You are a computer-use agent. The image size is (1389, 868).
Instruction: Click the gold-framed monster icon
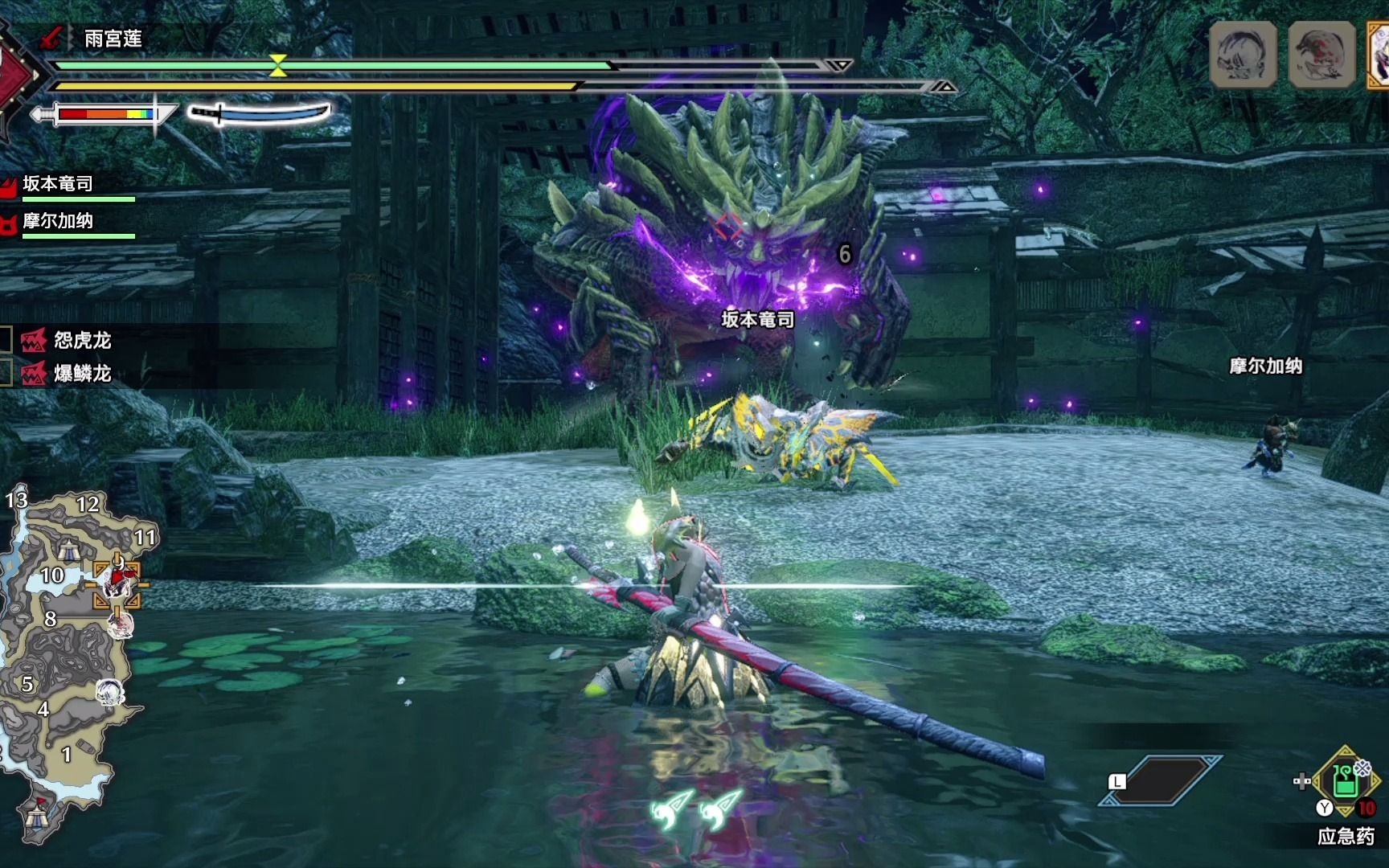[x=1378, y=55]
